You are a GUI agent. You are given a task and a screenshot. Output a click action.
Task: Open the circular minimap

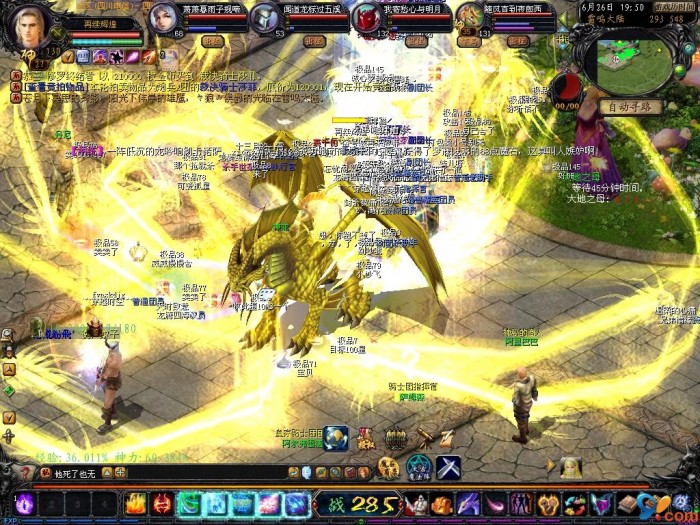click(632, 60)
